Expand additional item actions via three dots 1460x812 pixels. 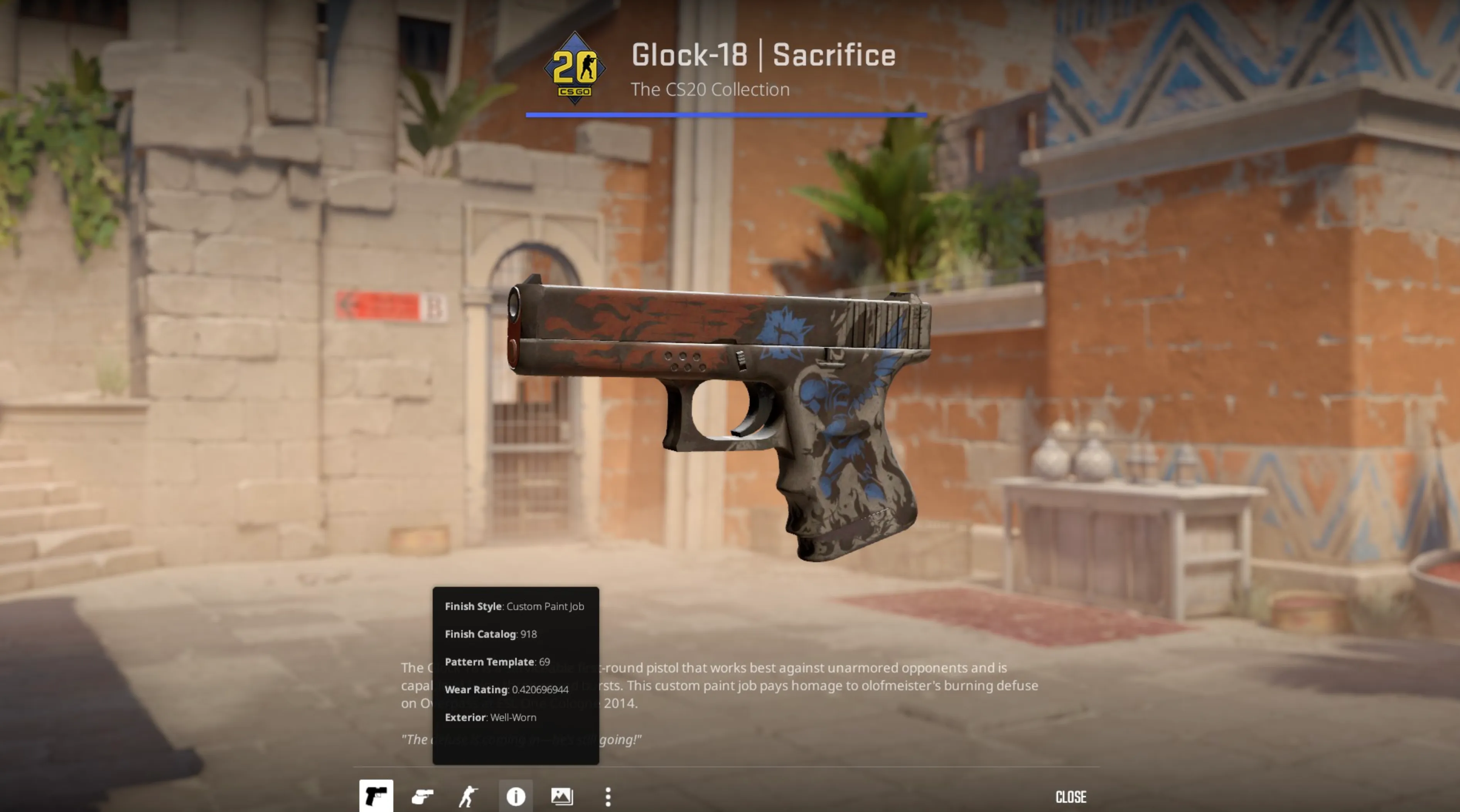click(608, 796)
